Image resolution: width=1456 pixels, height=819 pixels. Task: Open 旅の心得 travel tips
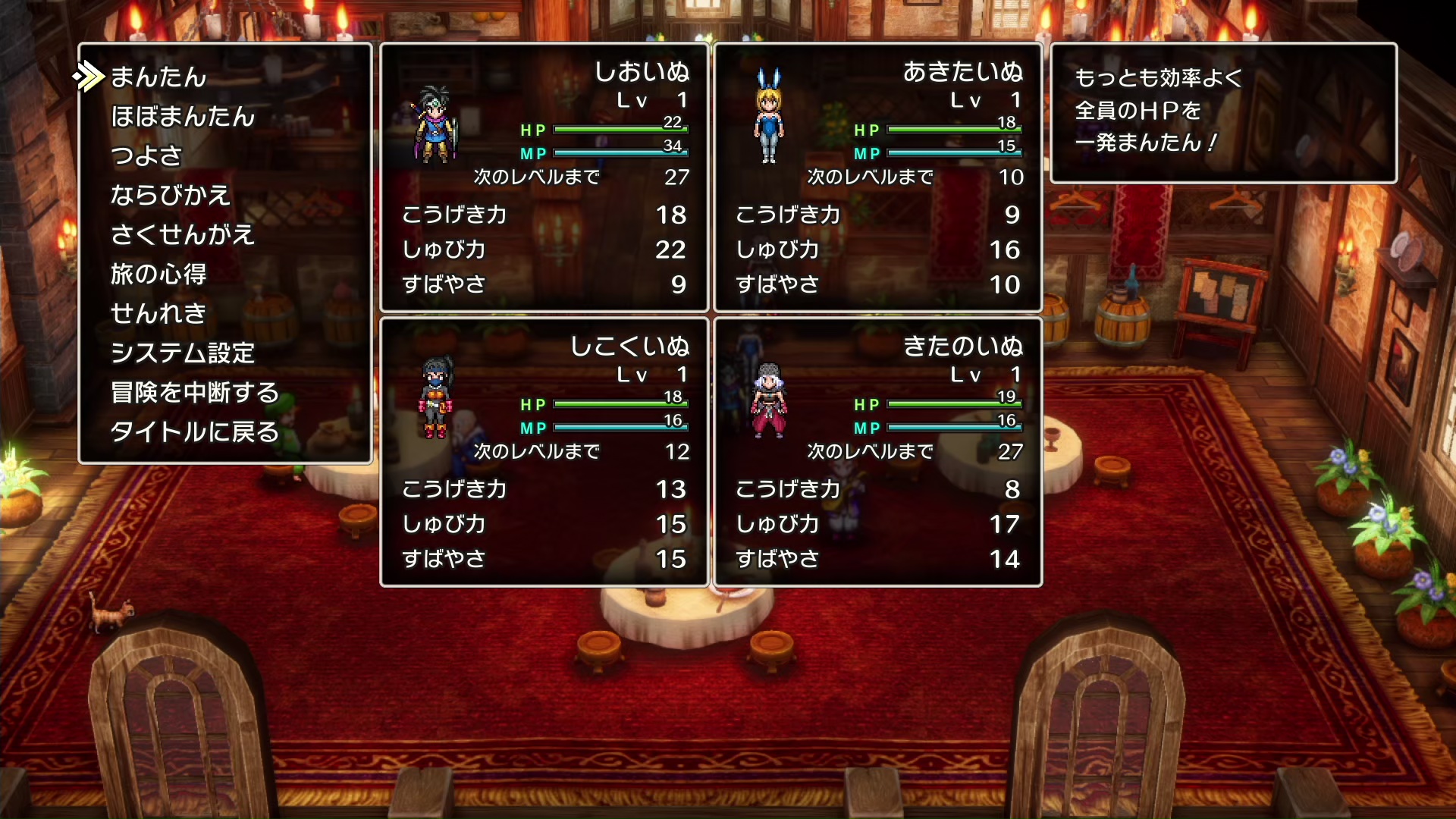[158, 275]
